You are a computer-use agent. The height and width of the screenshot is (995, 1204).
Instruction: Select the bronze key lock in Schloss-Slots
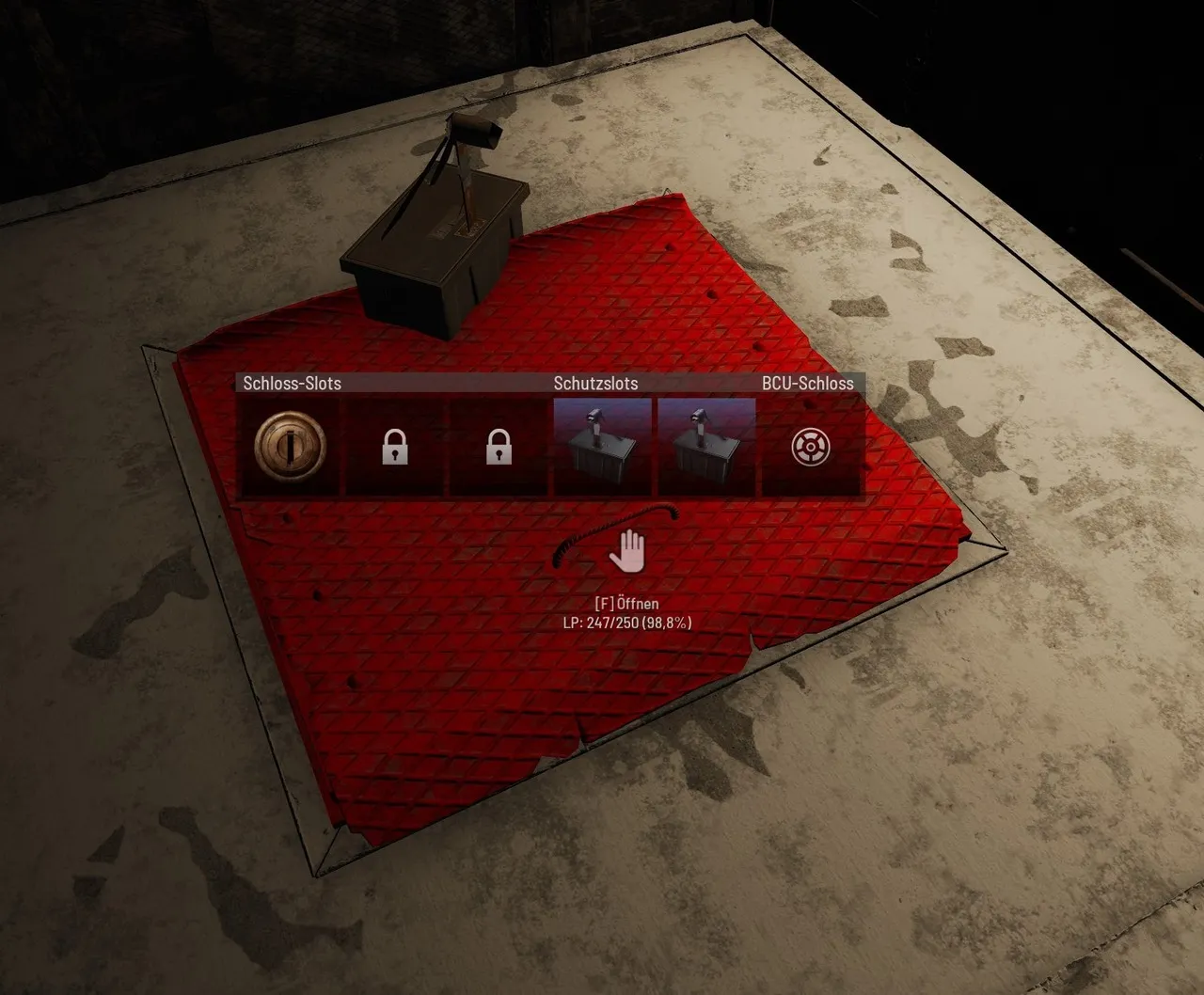click(291, 446)
